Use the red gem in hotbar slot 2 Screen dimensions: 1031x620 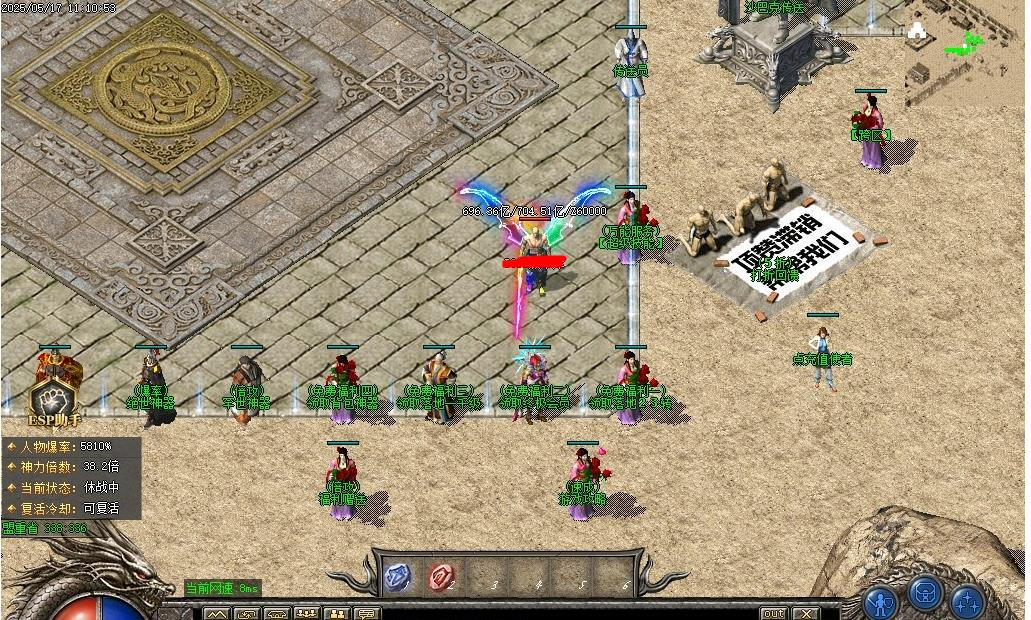441,576
